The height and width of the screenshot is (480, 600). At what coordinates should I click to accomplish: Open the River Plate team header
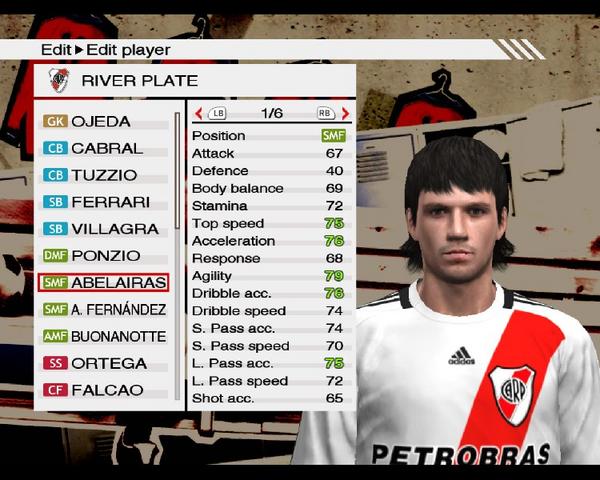click(x=195, y=80)
